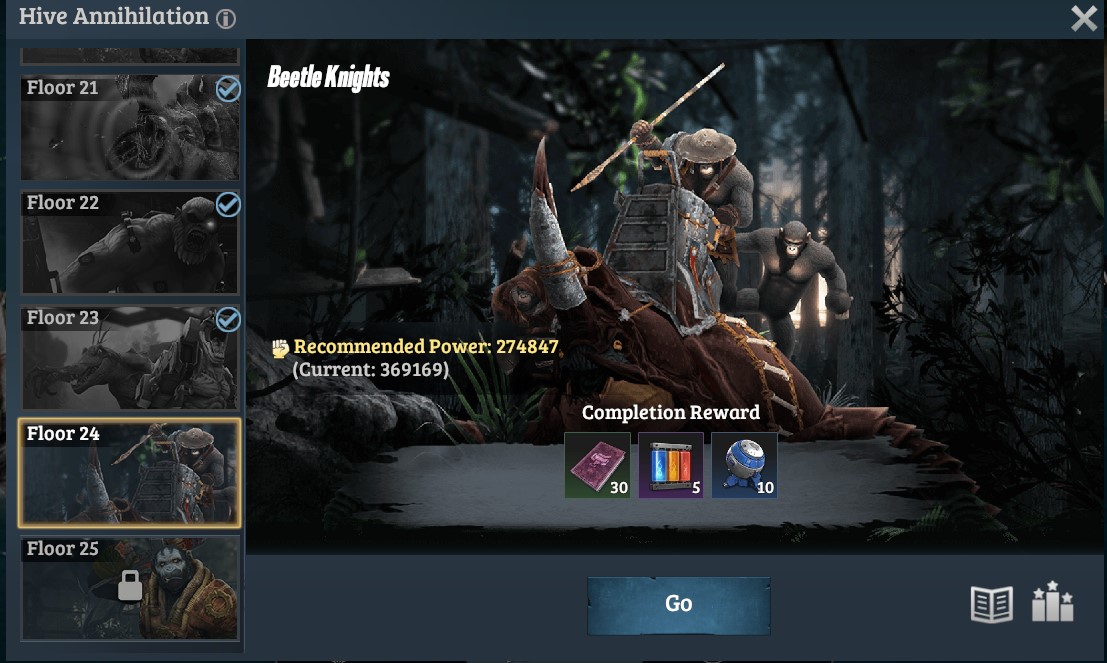Open the Hive Annihilation info icon

pyautogui.click(x=226, y=18)
